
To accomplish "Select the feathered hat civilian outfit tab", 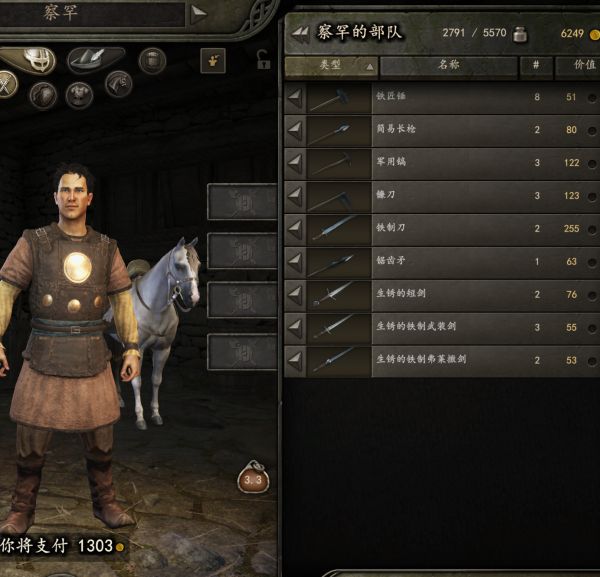I will click(x=96, y=60).
